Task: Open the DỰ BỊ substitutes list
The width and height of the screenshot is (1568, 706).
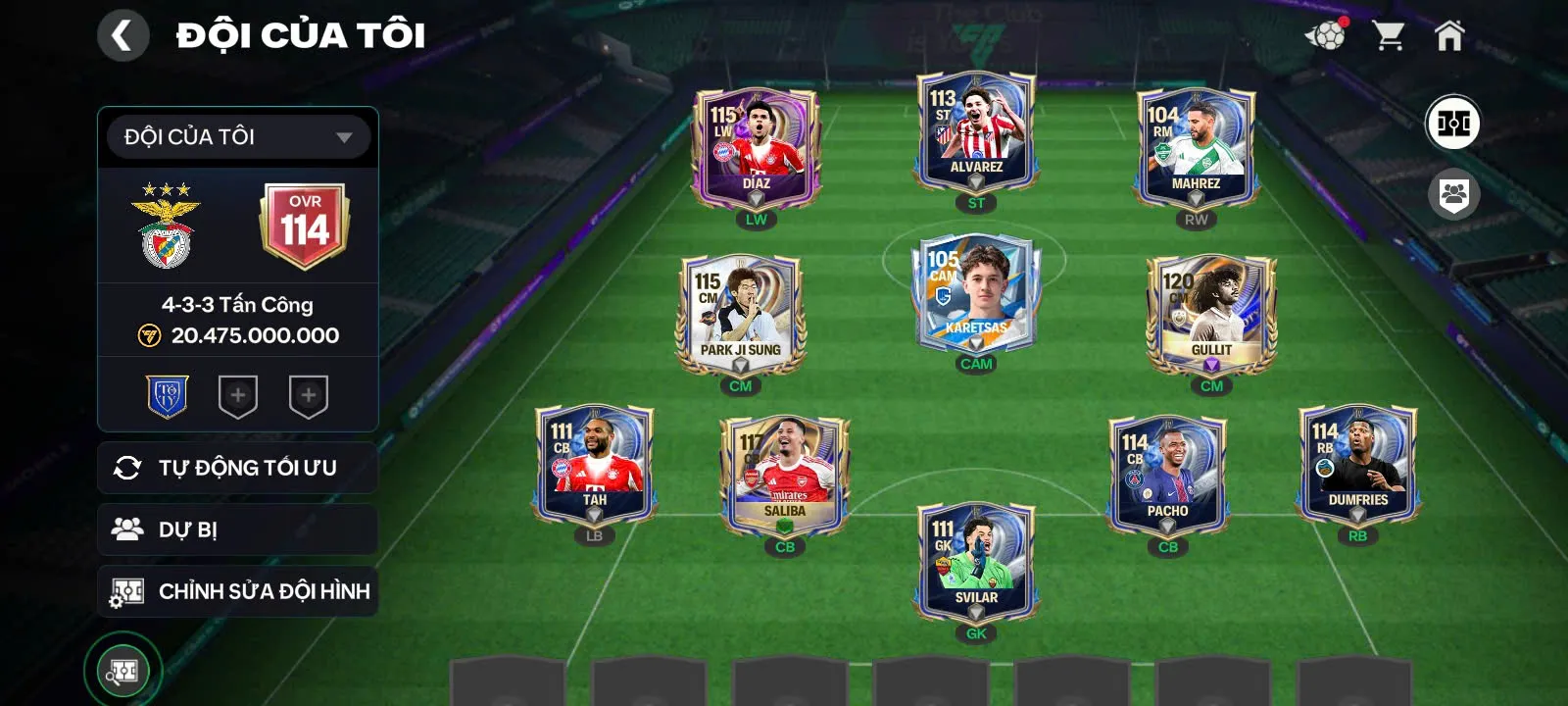Action: pyautogui.click(x=238, y=529)
